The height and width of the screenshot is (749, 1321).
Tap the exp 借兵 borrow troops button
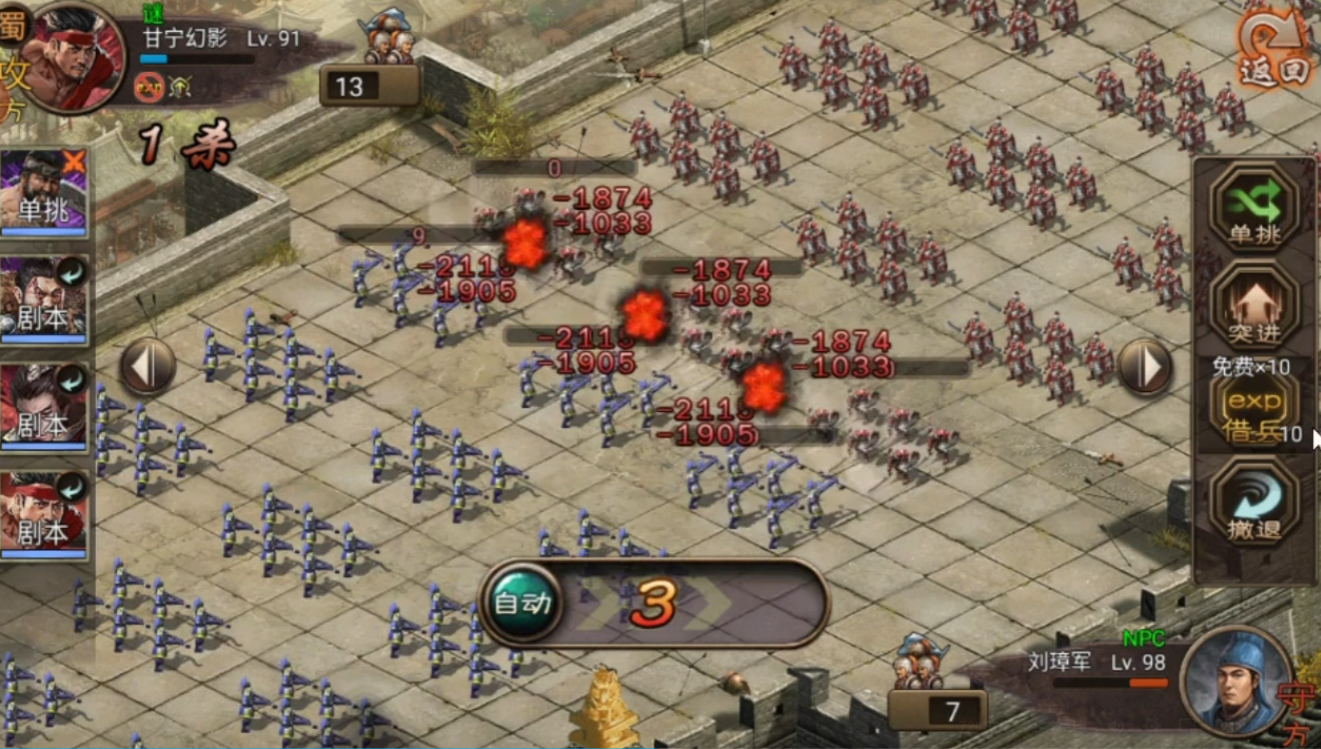(x=1254, y=410)
